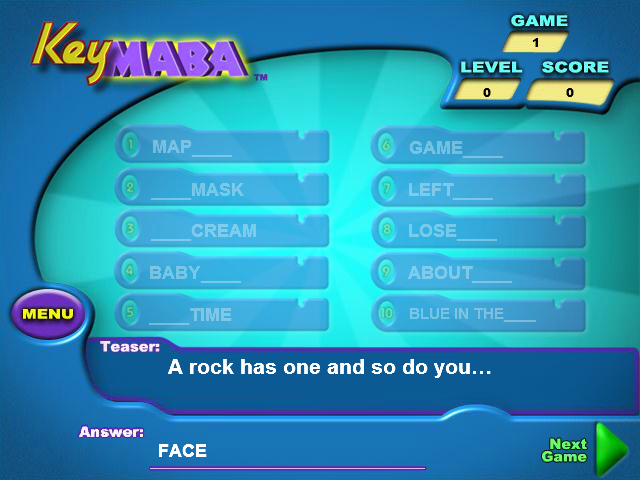
Task: Select clue 10 BLUE IN THE___
Action: click(x=479, y=314)
